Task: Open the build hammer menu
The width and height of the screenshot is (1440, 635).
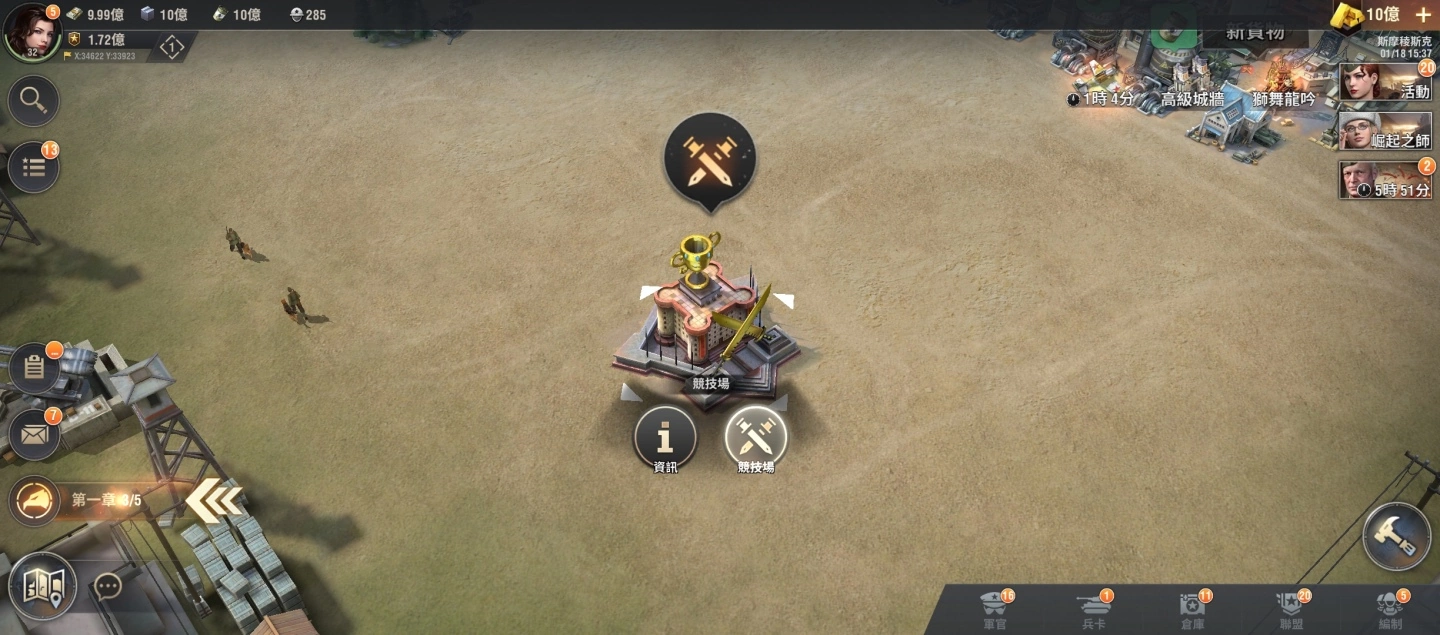Action: point(1396,537)
